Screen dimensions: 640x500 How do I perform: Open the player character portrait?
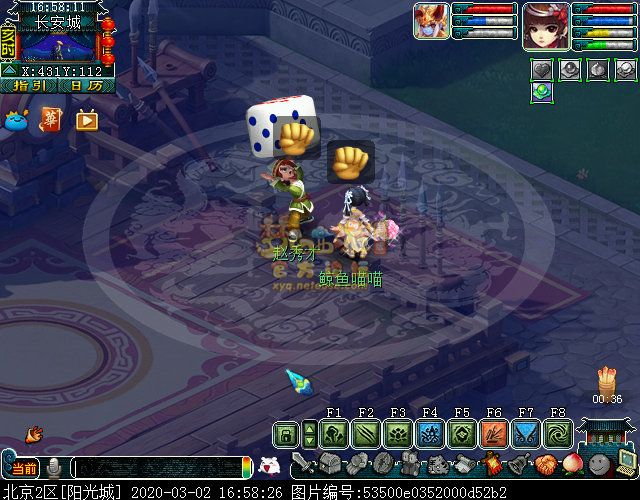click(546, 24)
